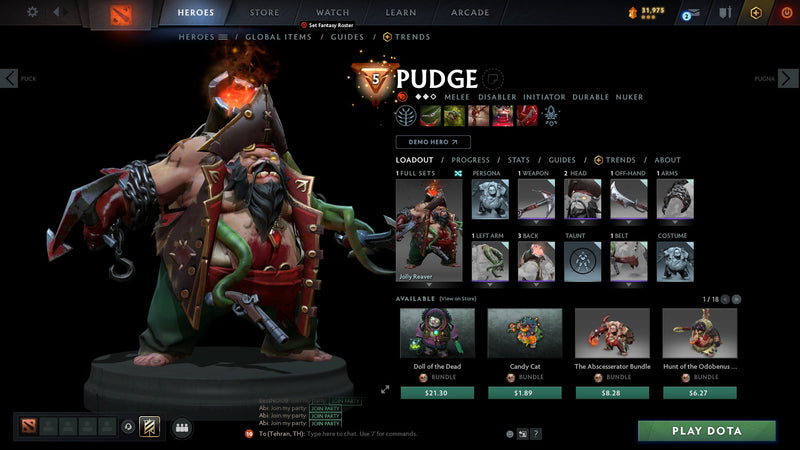Launch Demo Hero for Pudge
800x450 pixels.
pos(433,143)
